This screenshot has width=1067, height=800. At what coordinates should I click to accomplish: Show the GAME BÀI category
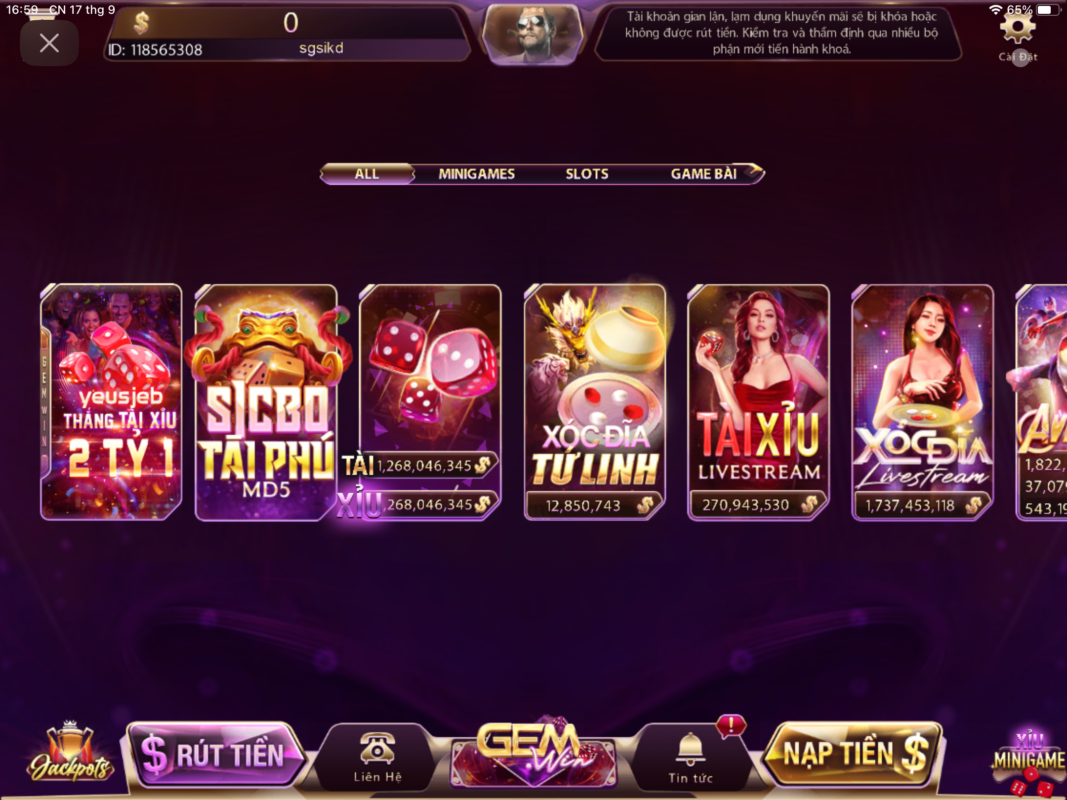click(704, 174)
